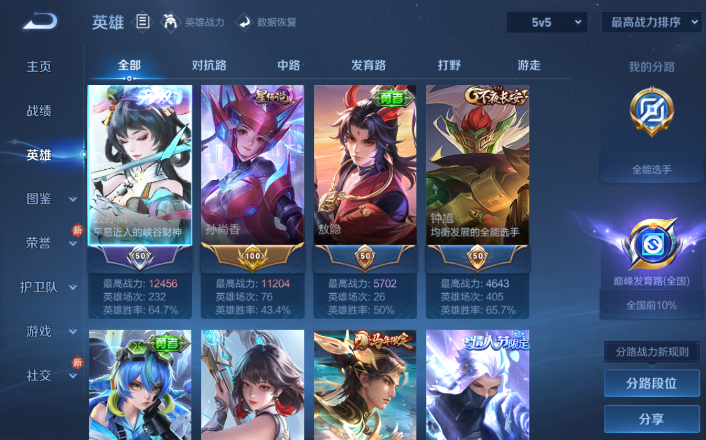Go back using the top-left arrow
The height and width of the screenshot is (440, 706).
[42, 21]
